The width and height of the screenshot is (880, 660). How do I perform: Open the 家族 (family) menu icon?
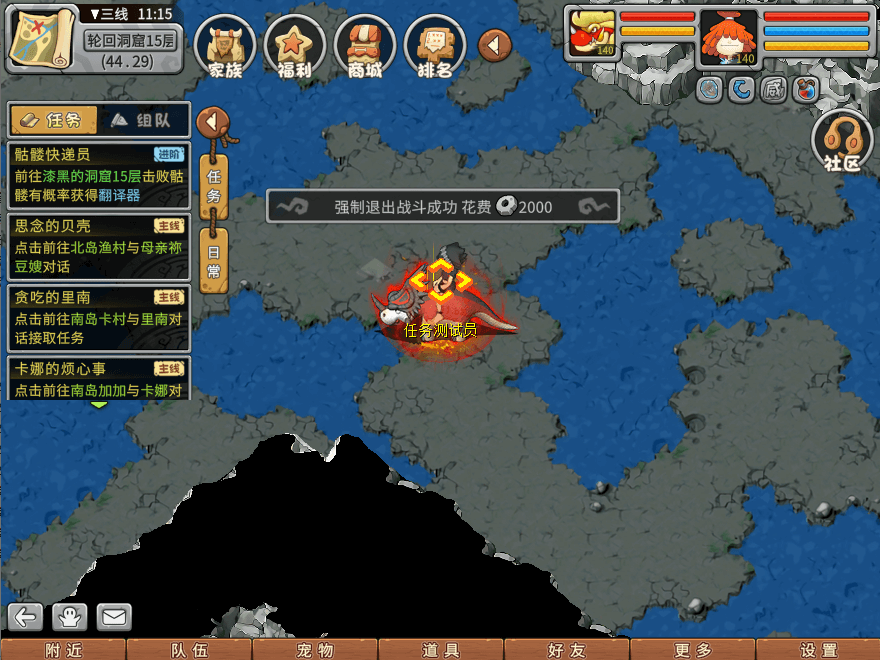[225, 45]
